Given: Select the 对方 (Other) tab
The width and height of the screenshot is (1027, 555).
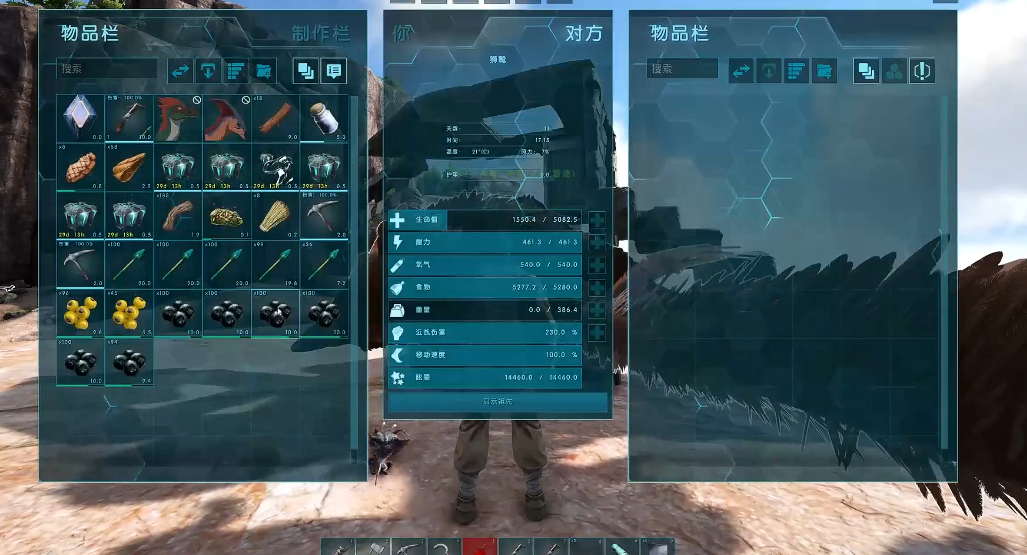Looking at the screenshot, I should click(583, 33).
